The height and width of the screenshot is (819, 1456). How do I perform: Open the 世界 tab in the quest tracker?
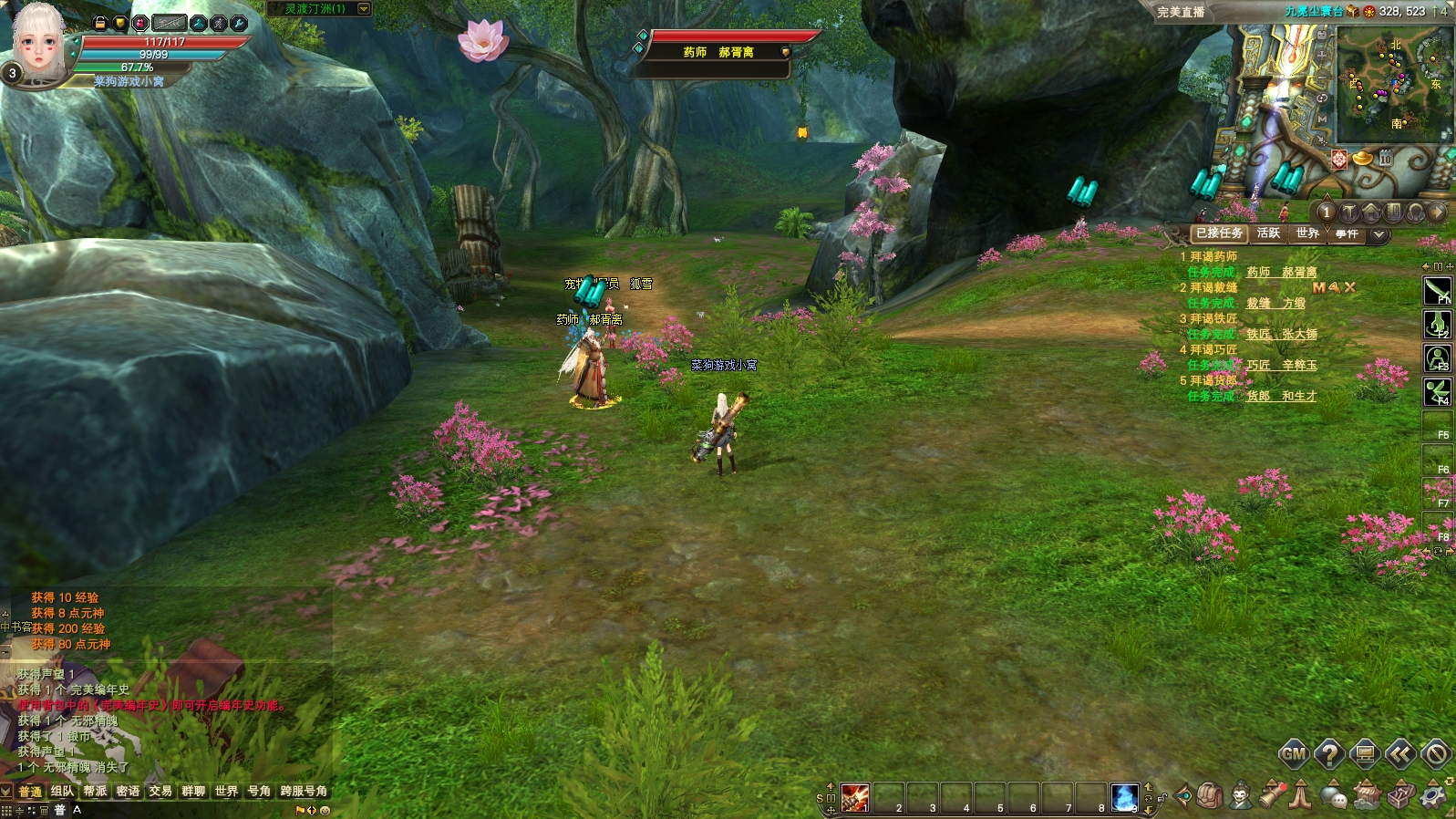click(1307, 233)
